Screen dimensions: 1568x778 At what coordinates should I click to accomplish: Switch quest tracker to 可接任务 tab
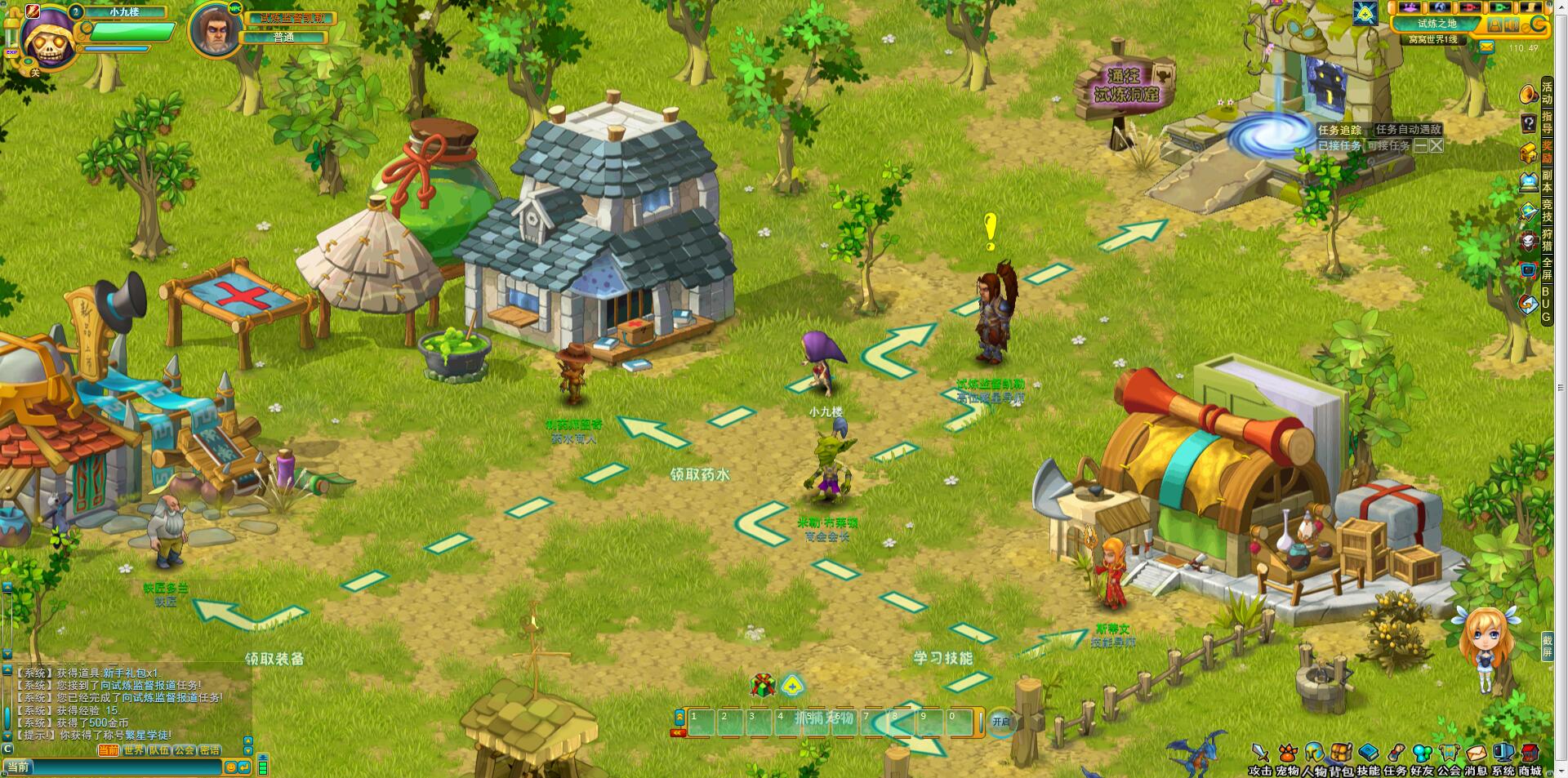point(1388,145)
